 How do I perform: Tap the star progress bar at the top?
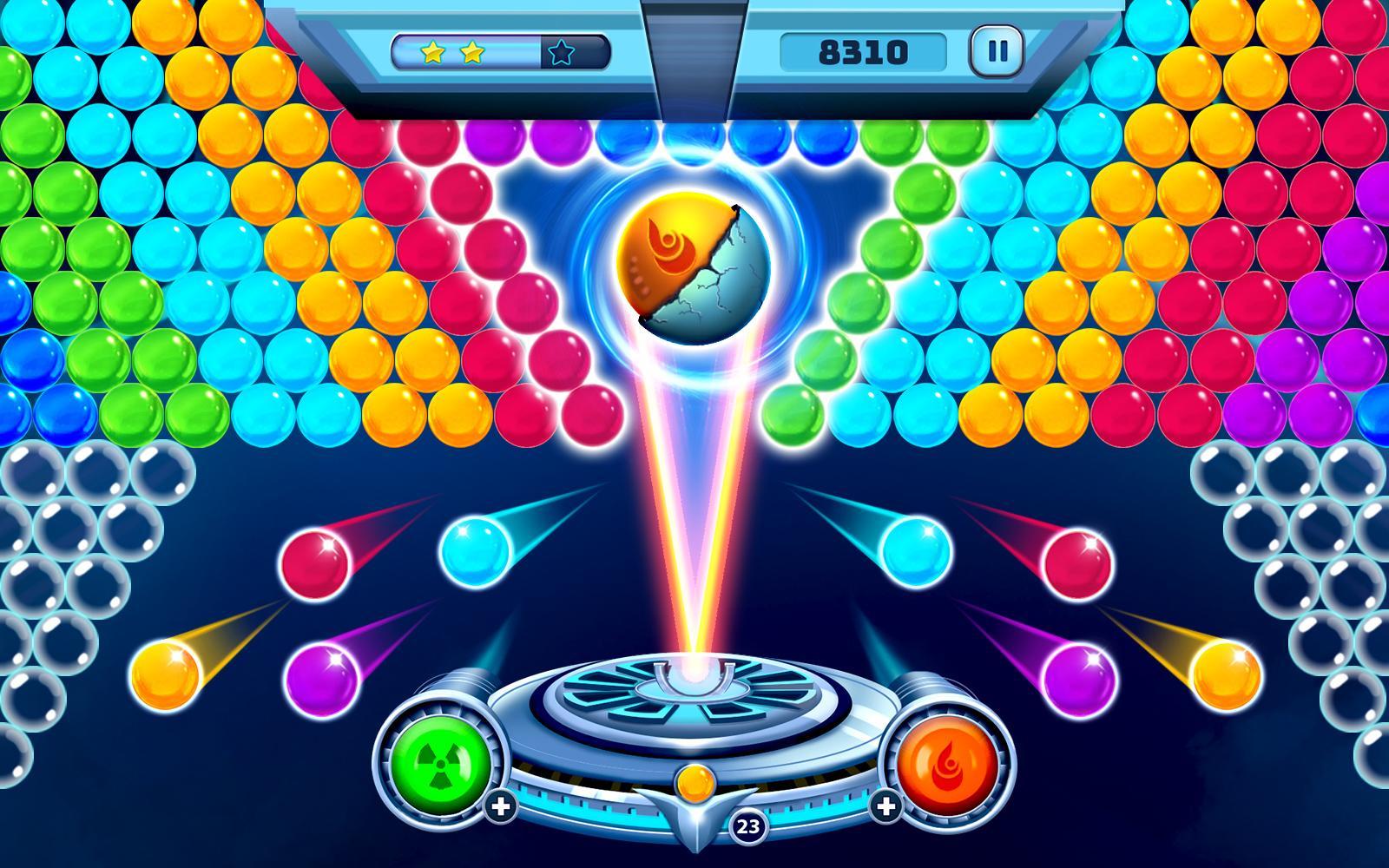click(x=499, y=53)
